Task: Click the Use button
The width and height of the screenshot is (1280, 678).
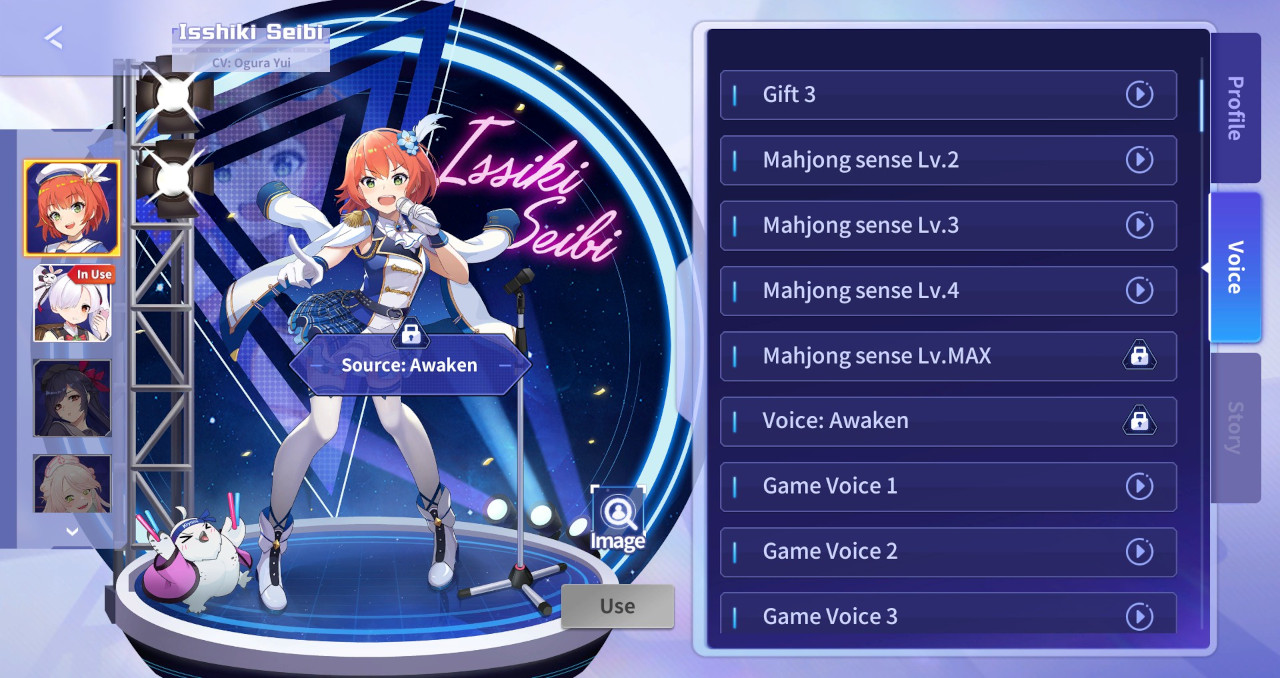Action: [617, 606]
